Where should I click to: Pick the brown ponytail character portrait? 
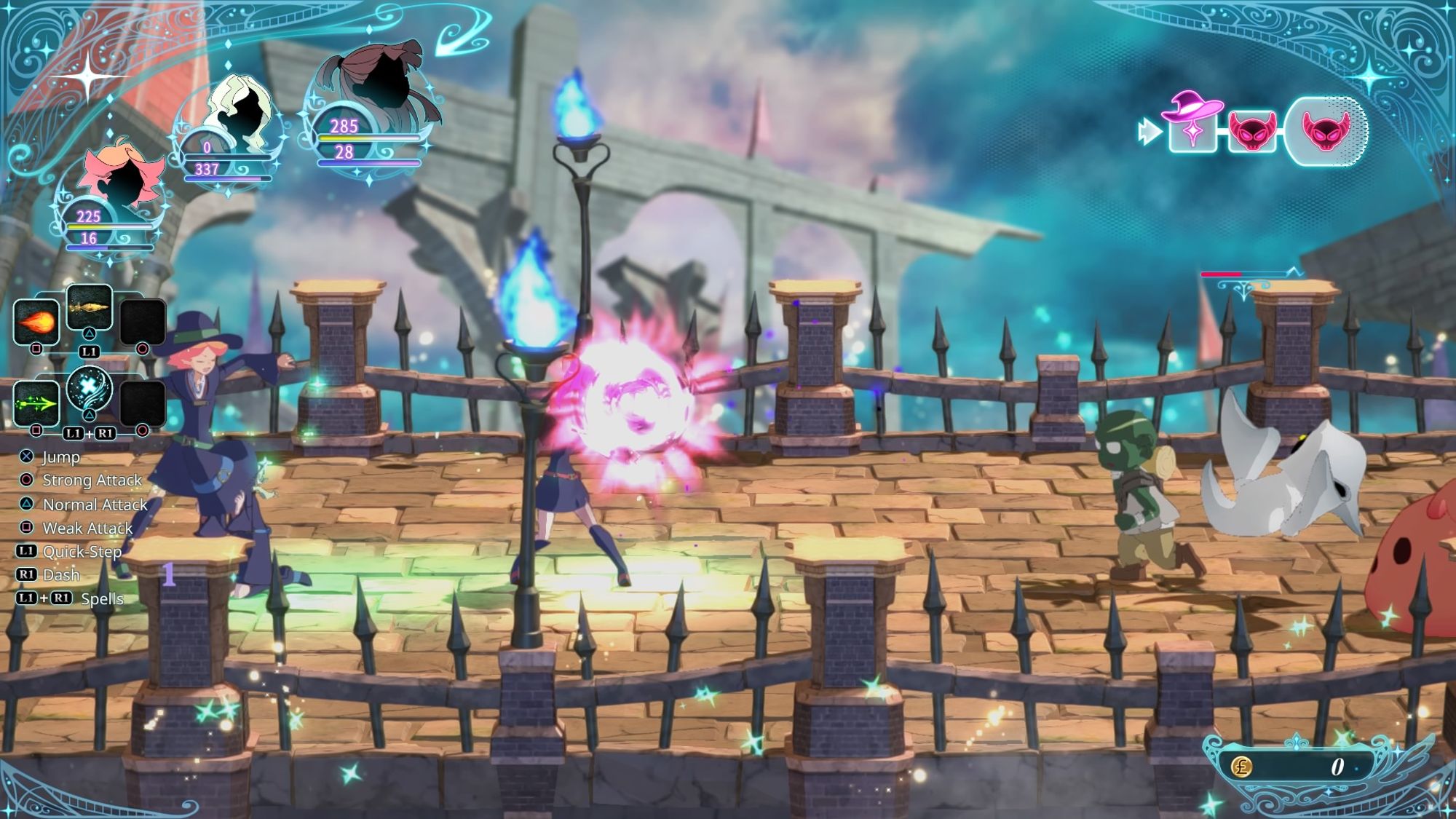click(379, 80)
